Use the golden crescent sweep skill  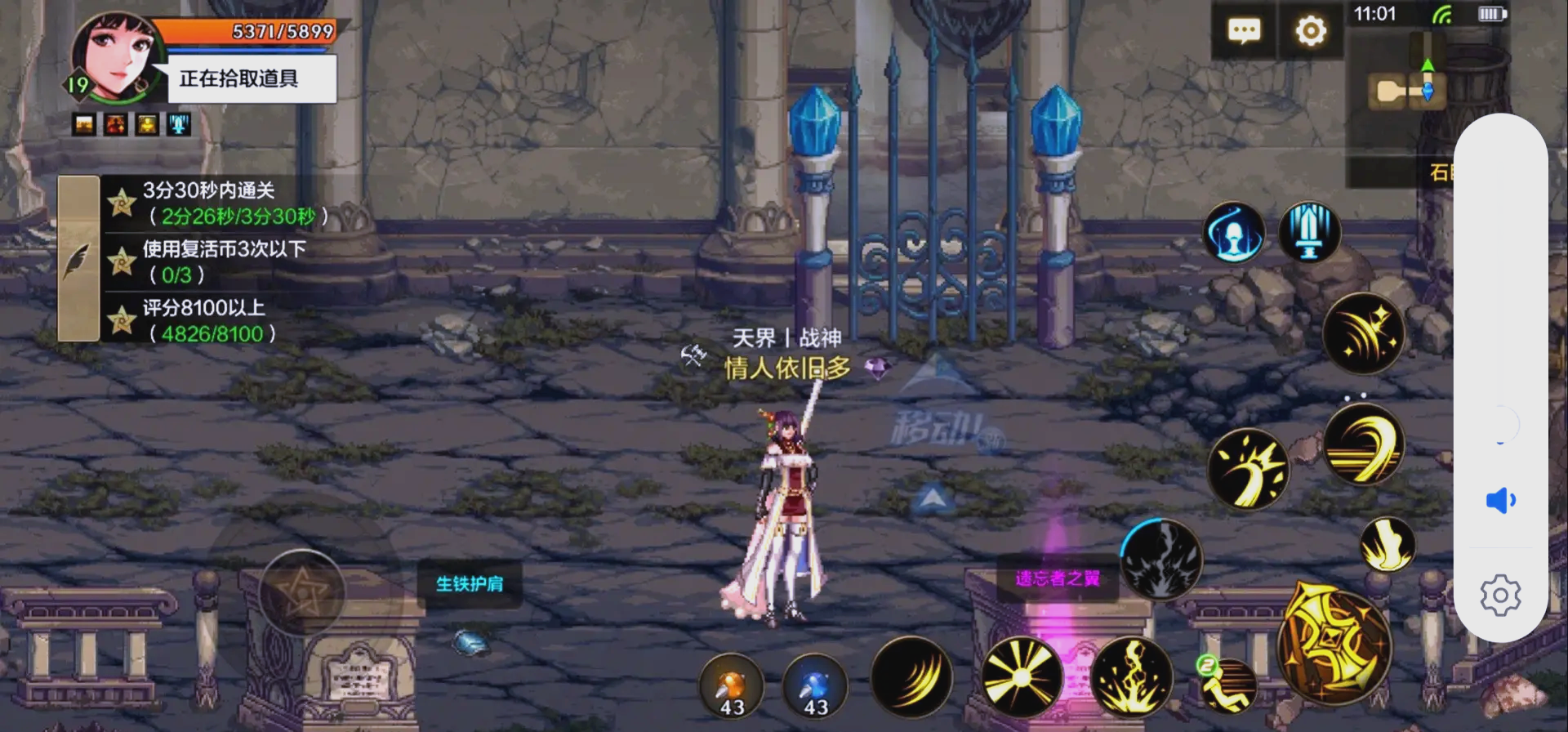pos(1363,444)
